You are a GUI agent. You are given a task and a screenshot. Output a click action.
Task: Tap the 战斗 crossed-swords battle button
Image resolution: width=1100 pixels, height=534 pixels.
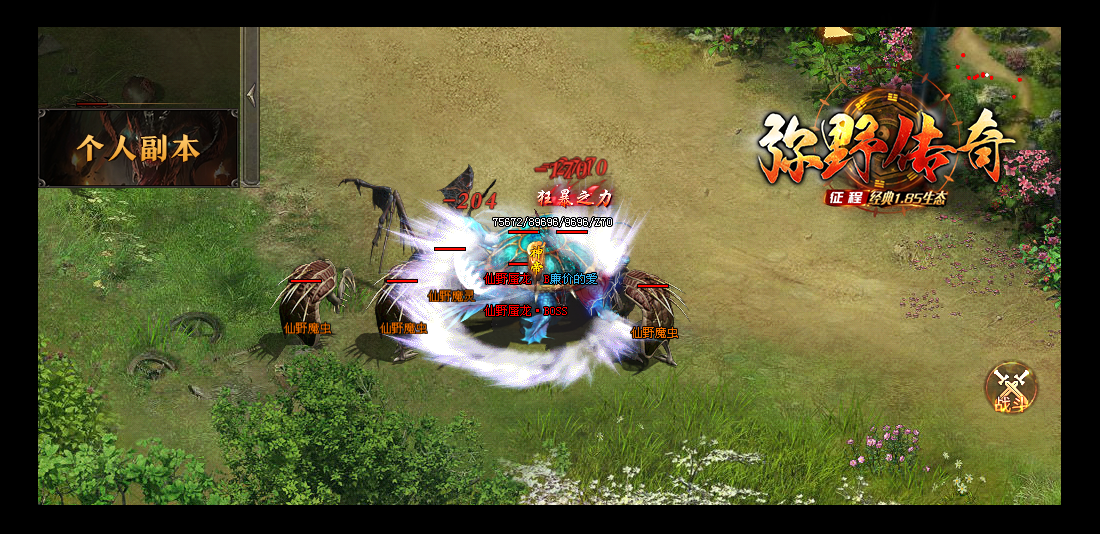[1010, 388]
